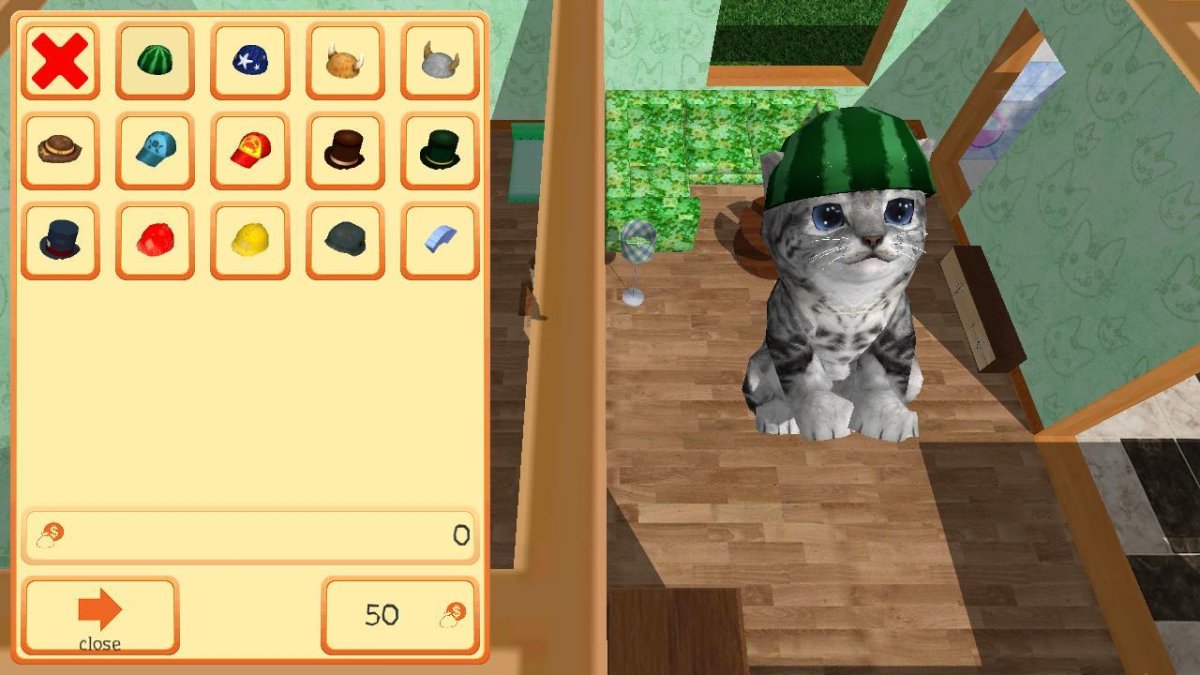Pick the brown horned viking helmet
The height and width of the screenshot is (675, 1200).
[x=345, y=61]
